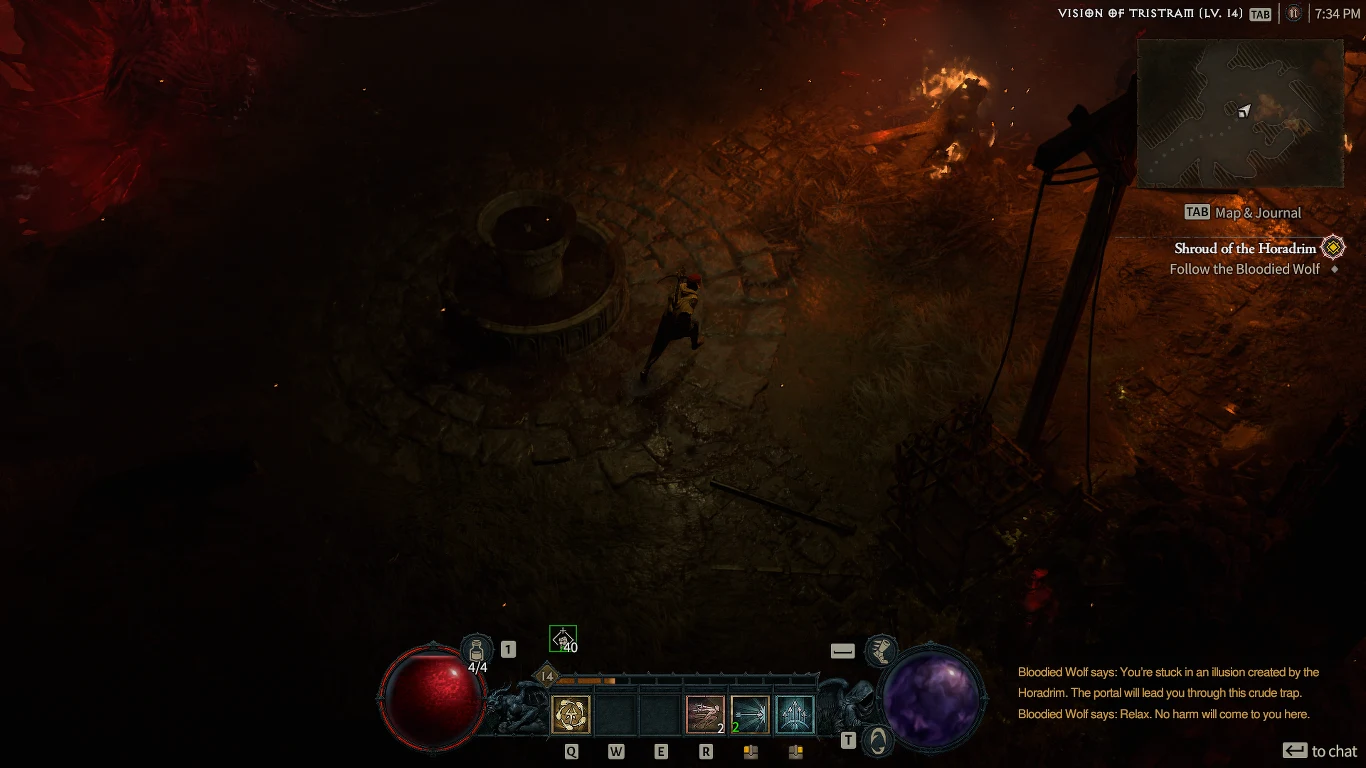Click the quest emblem beside Shroud of the Horadrim
1366x768 pixels.
tap(1333, 247)
